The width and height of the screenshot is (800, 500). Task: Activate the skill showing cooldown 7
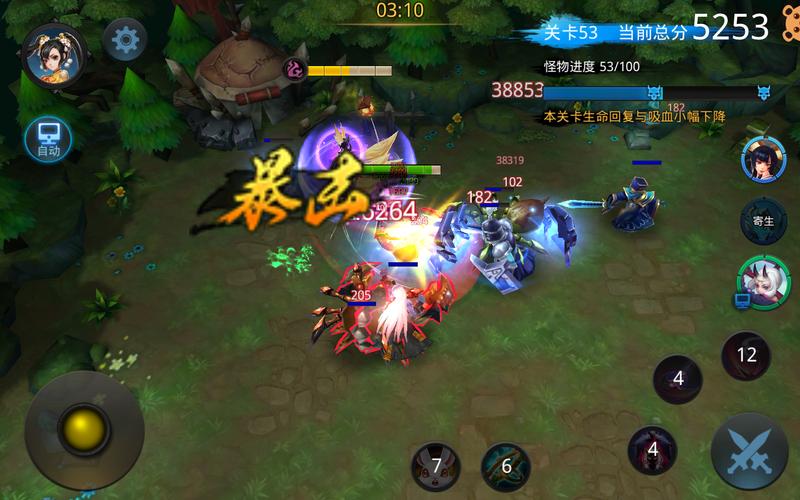(436, 466)
